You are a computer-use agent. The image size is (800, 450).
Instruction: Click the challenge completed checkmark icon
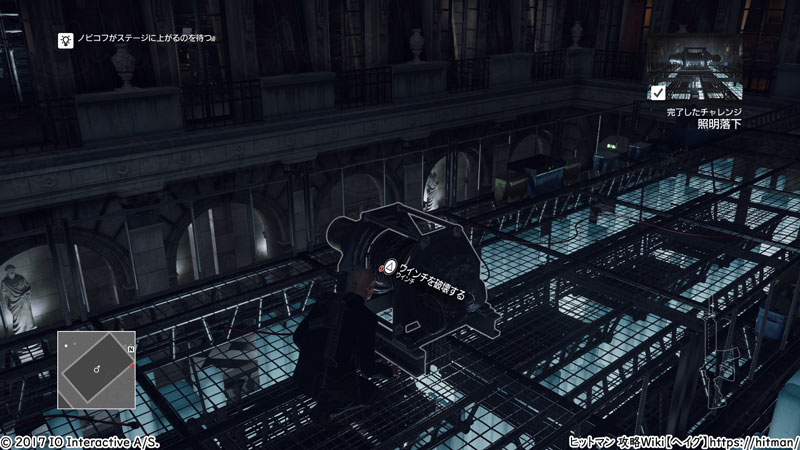657,93
